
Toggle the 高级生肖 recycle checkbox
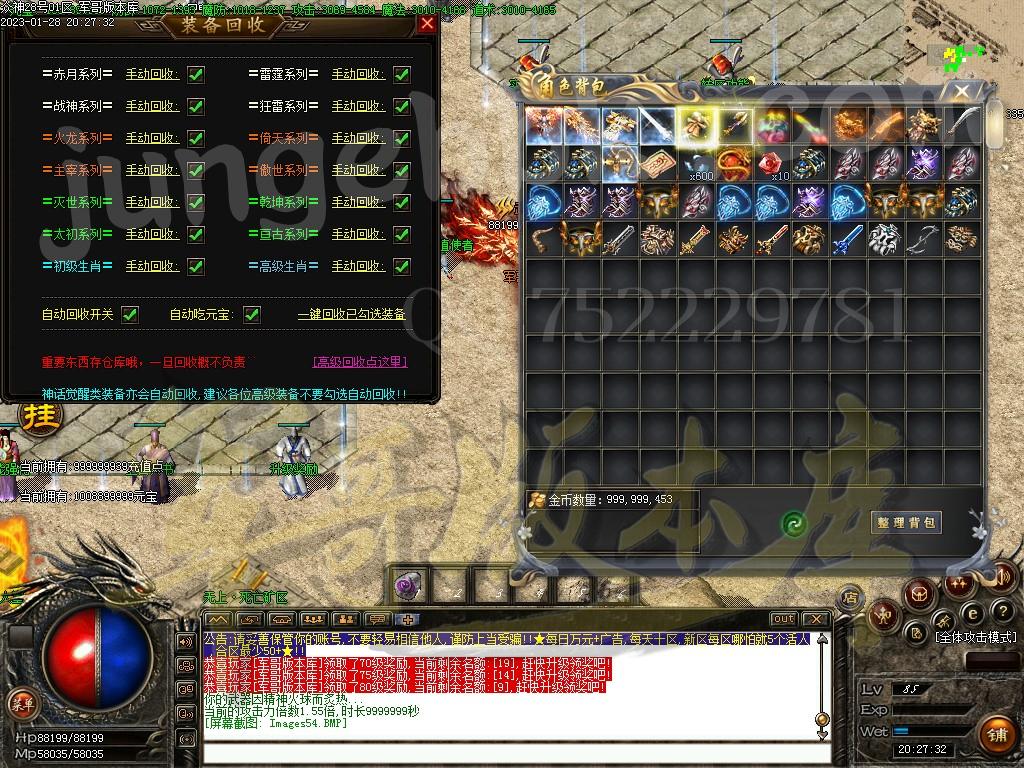(402, 266)
